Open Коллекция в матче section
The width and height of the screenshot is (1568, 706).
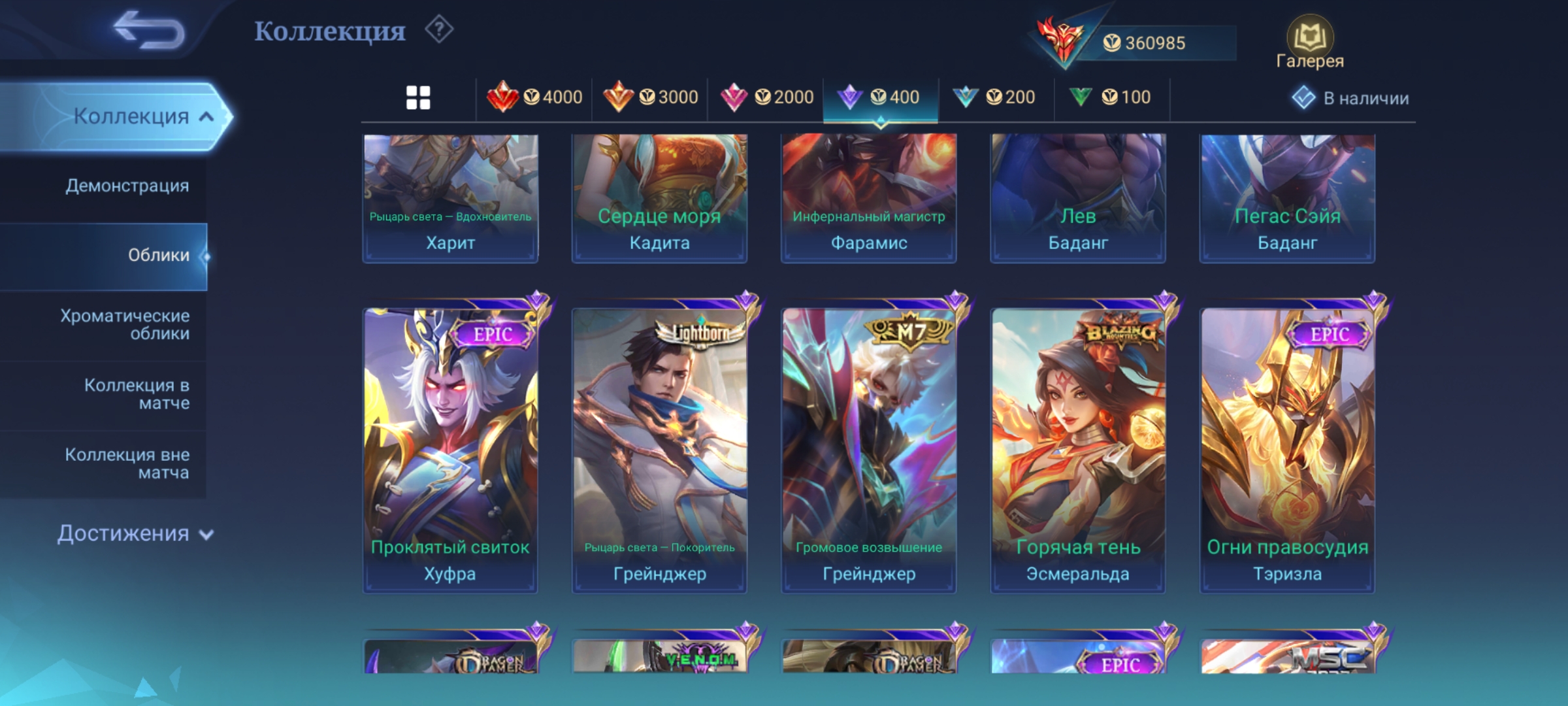pyautogui.click(x=137, y=394)
